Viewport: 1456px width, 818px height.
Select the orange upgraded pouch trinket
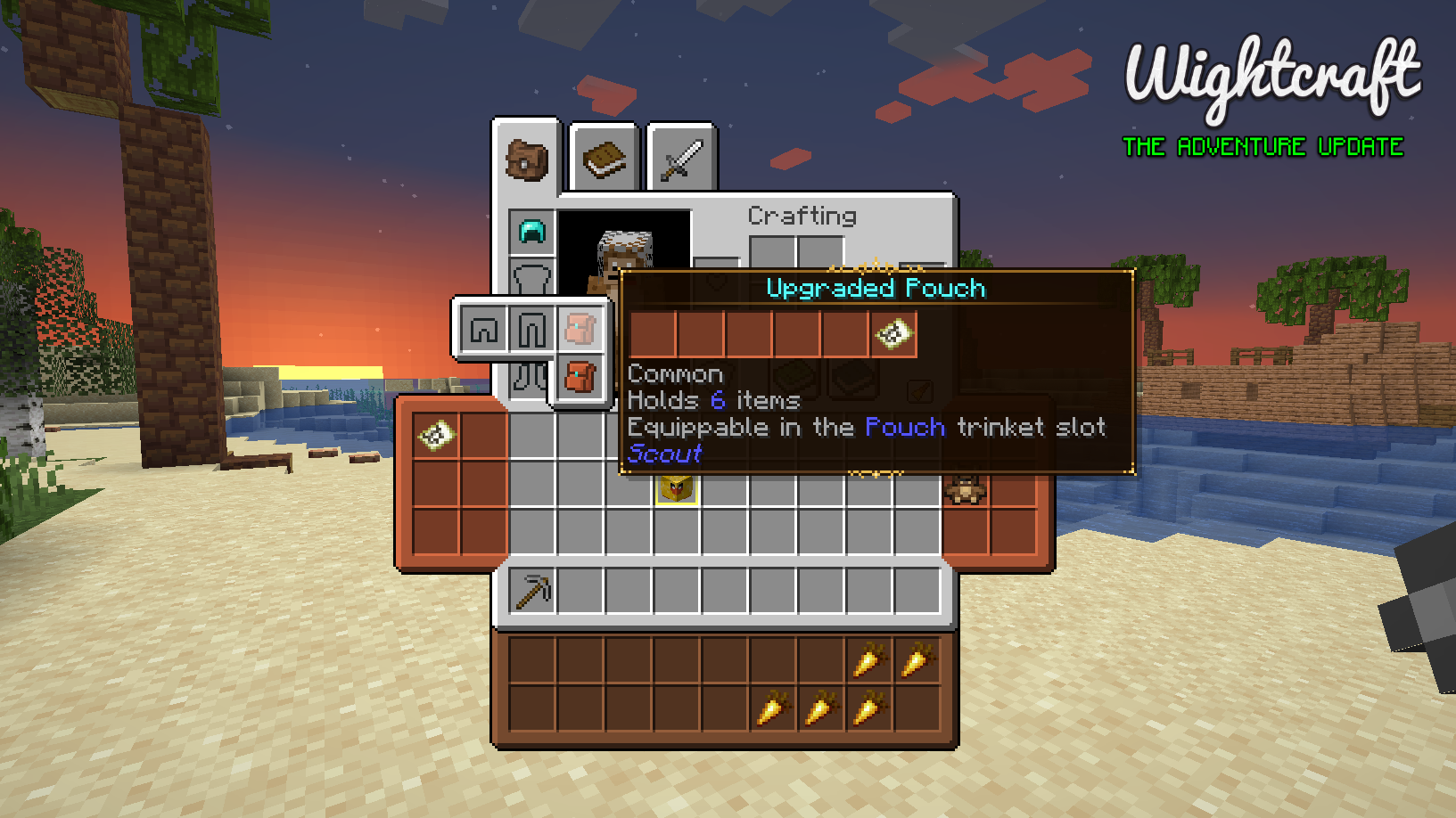(x=580, y=377)
